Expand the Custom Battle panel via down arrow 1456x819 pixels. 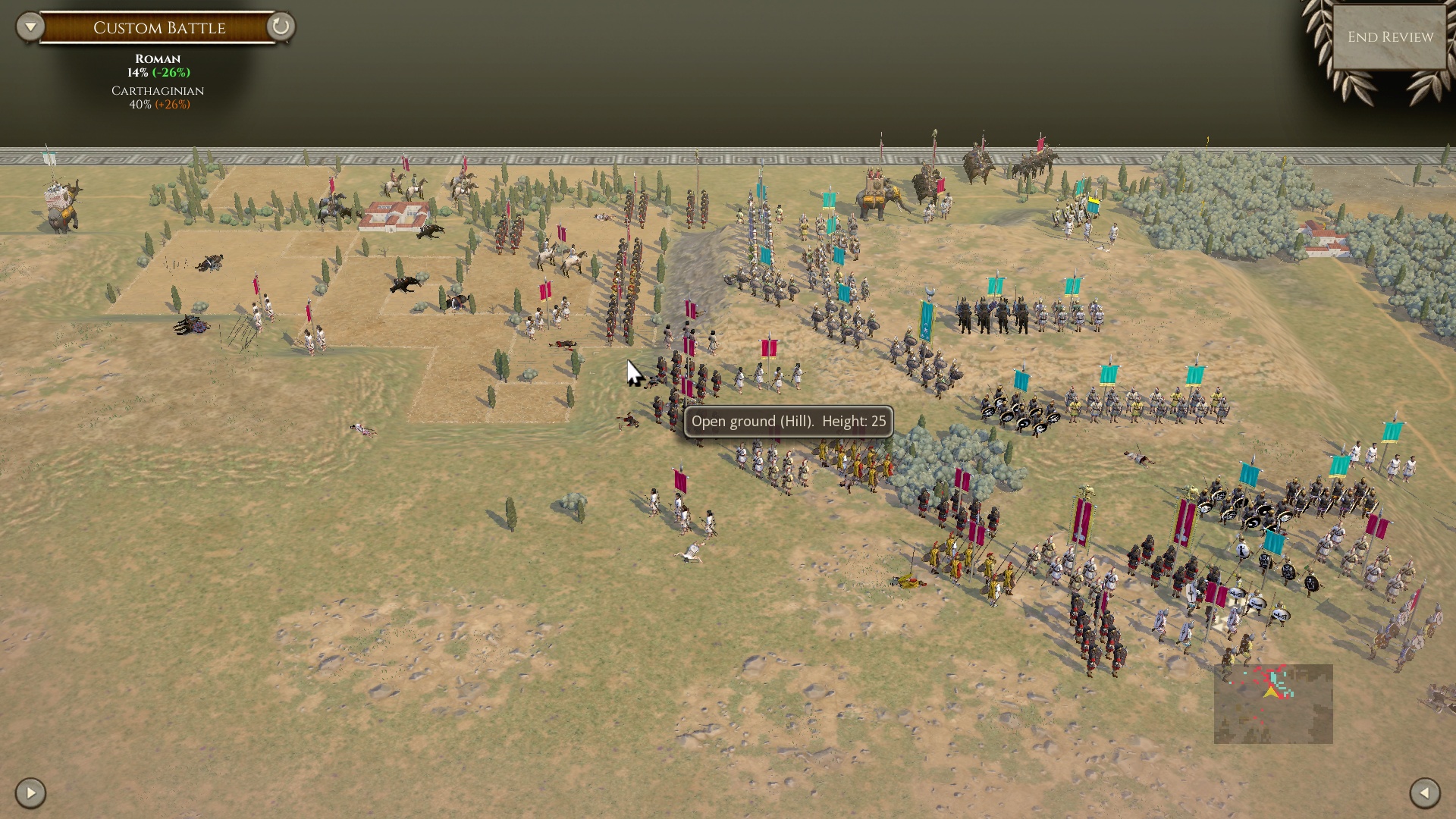point(29,25)
